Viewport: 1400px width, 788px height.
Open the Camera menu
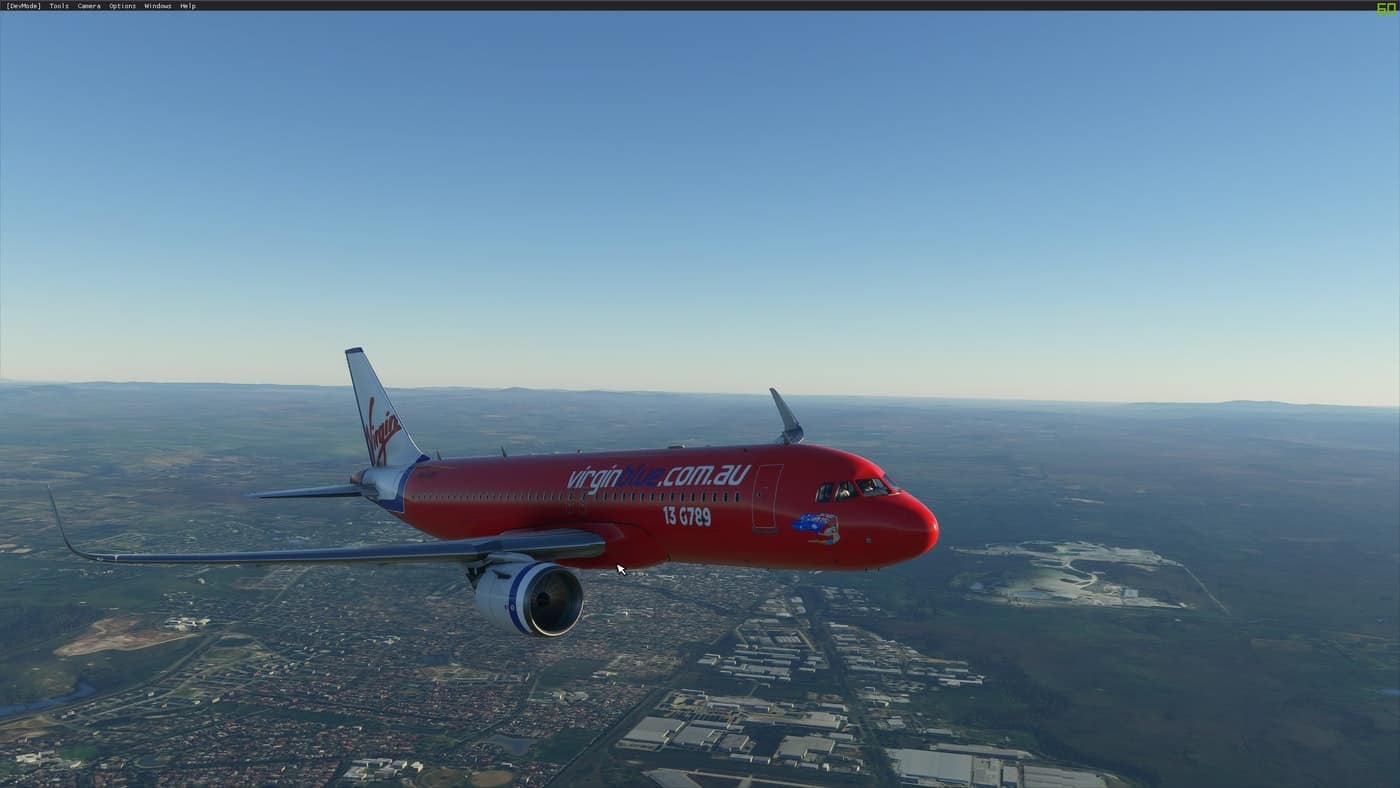point(89,6)
